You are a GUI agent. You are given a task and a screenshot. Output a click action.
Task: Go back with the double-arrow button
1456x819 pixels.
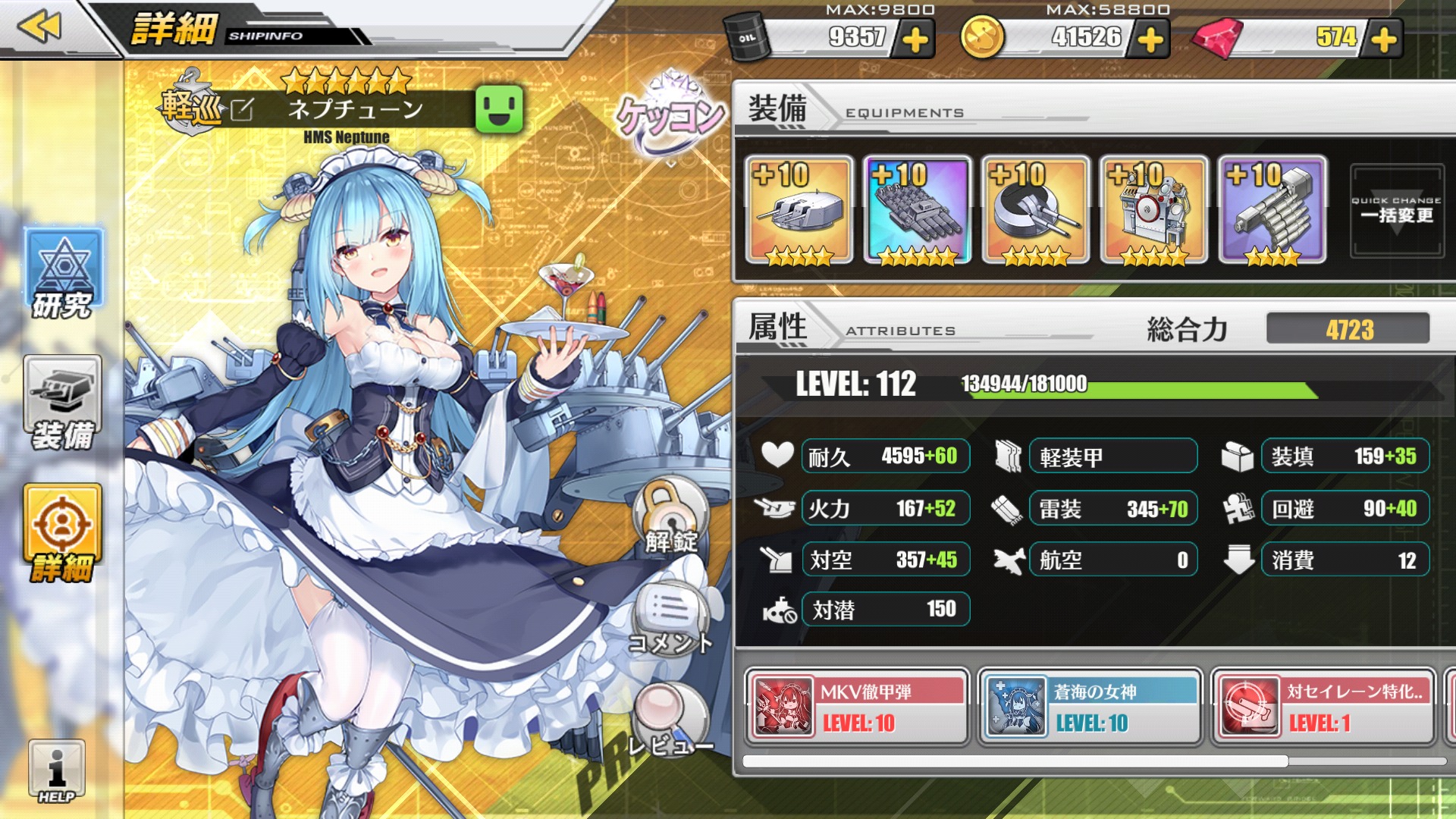[x=39, y=27]
